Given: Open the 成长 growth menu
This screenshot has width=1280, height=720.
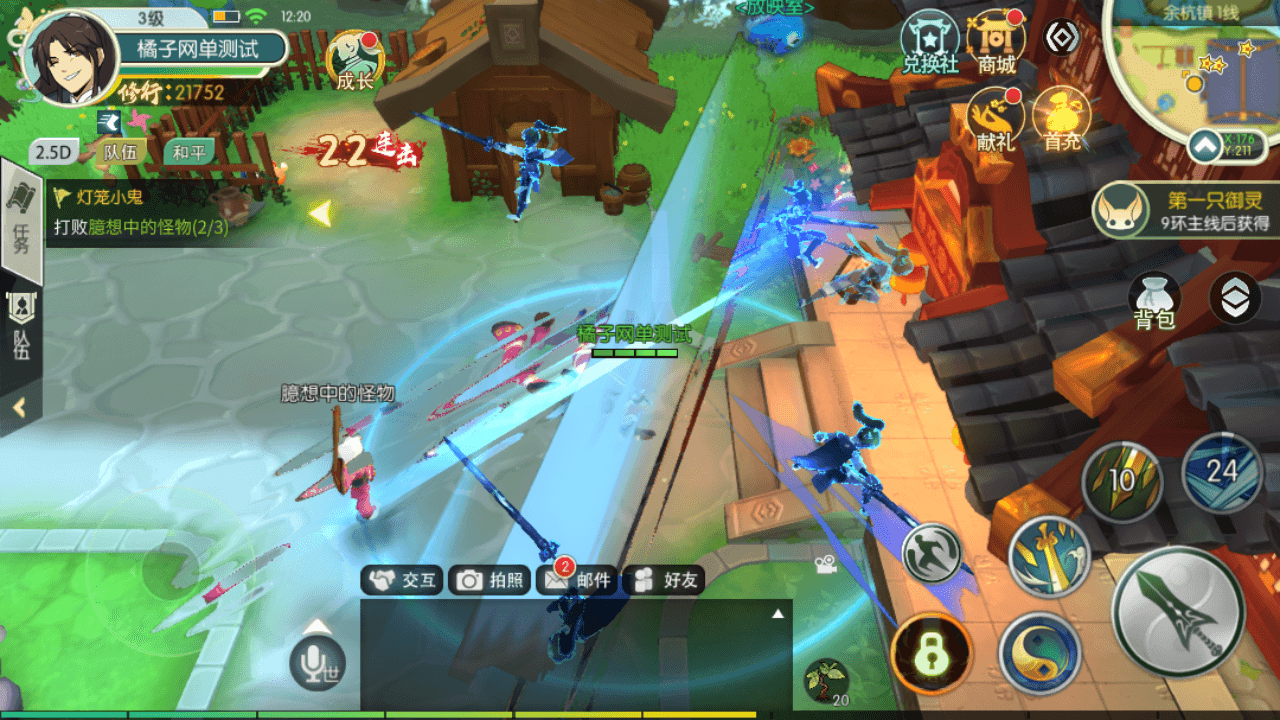Looking at the screenshot, I should click(x=354, y=60).
